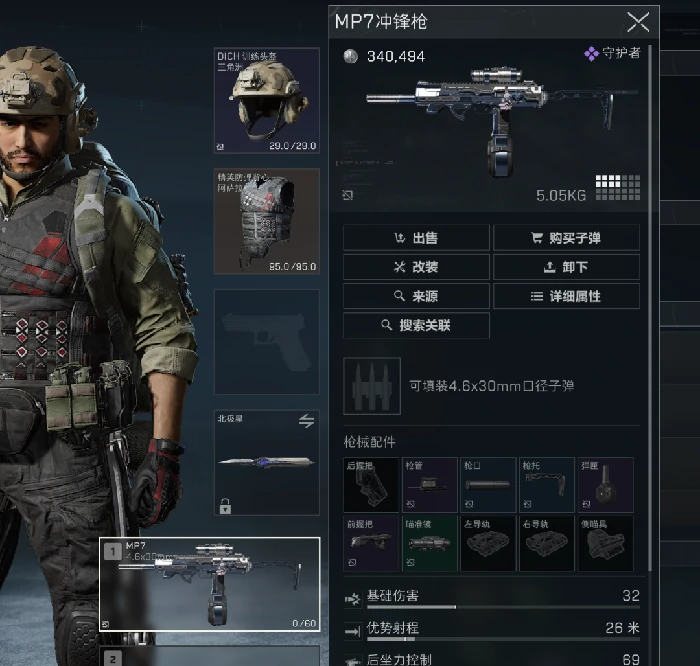Image resolution: width=700 pixels, height=666 pixels.
Task: Unequip the weapon with 卸下
Action: click(x=566, y=267)
